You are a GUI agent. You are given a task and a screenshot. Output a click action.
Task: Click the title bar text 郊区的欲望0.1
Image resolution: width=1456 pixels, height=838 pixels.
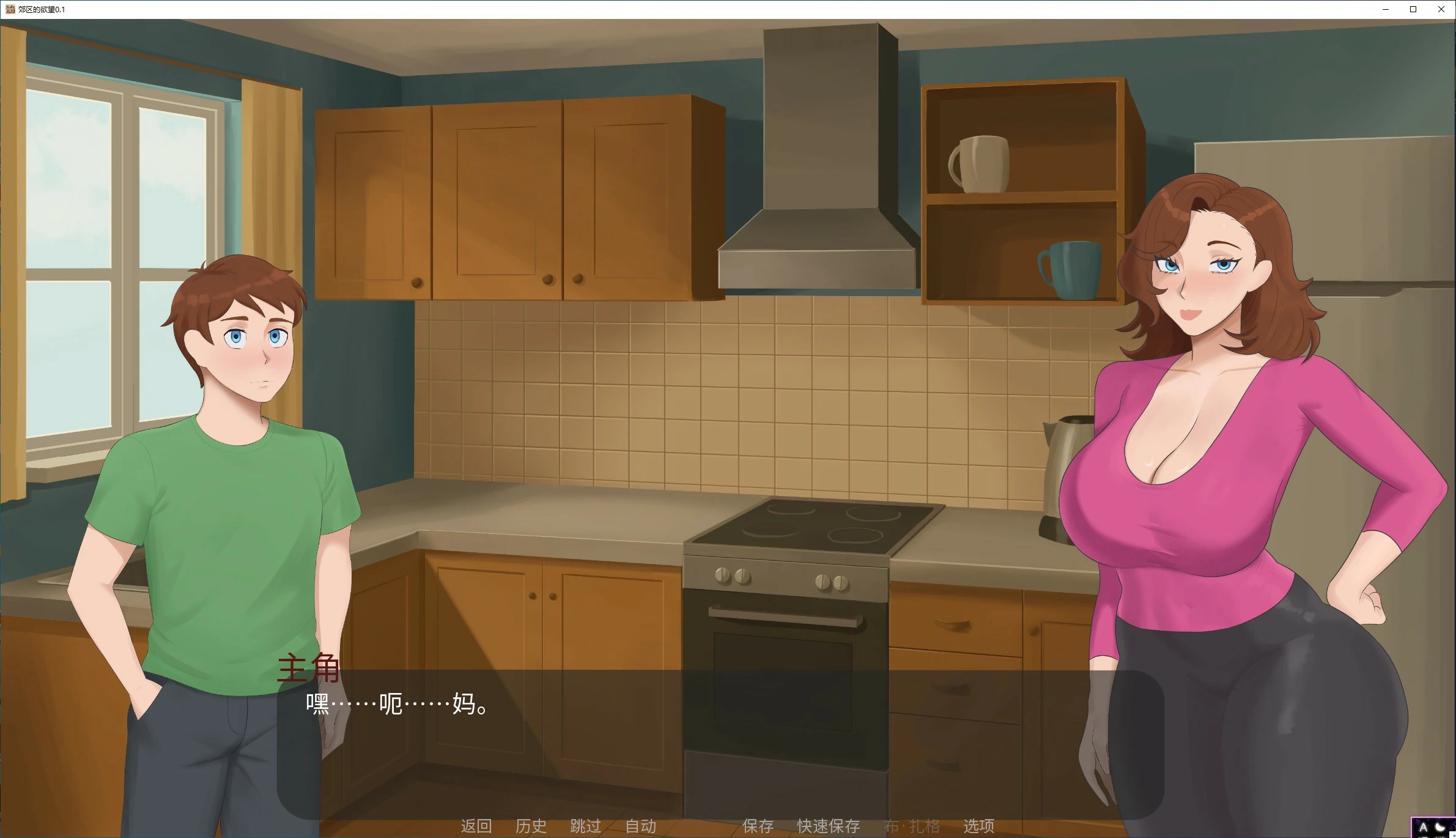coord(41,10)
